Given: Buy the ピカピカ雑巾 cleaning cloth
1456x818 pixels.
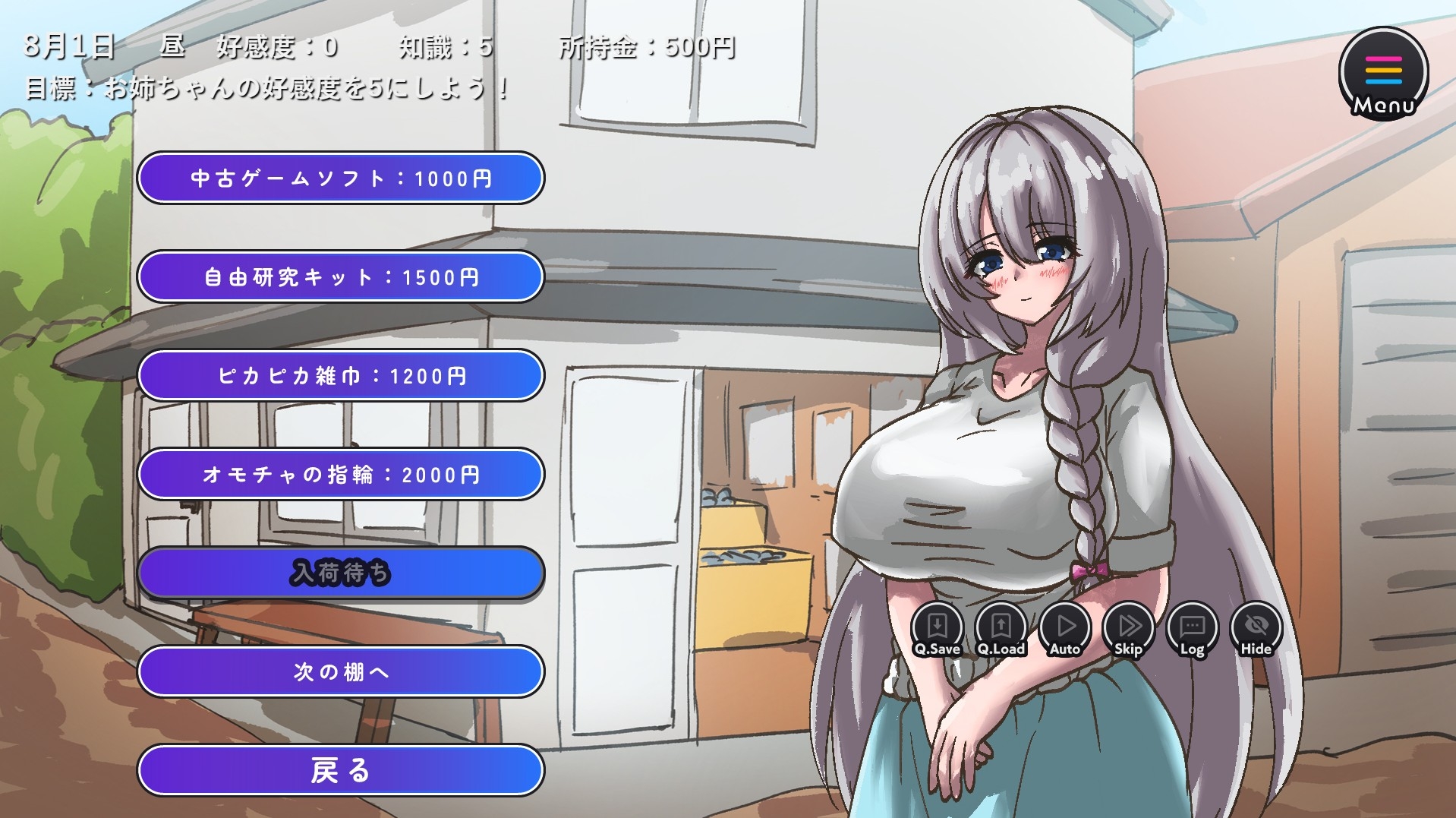Looking at the screenshot, I should [339, 375].
